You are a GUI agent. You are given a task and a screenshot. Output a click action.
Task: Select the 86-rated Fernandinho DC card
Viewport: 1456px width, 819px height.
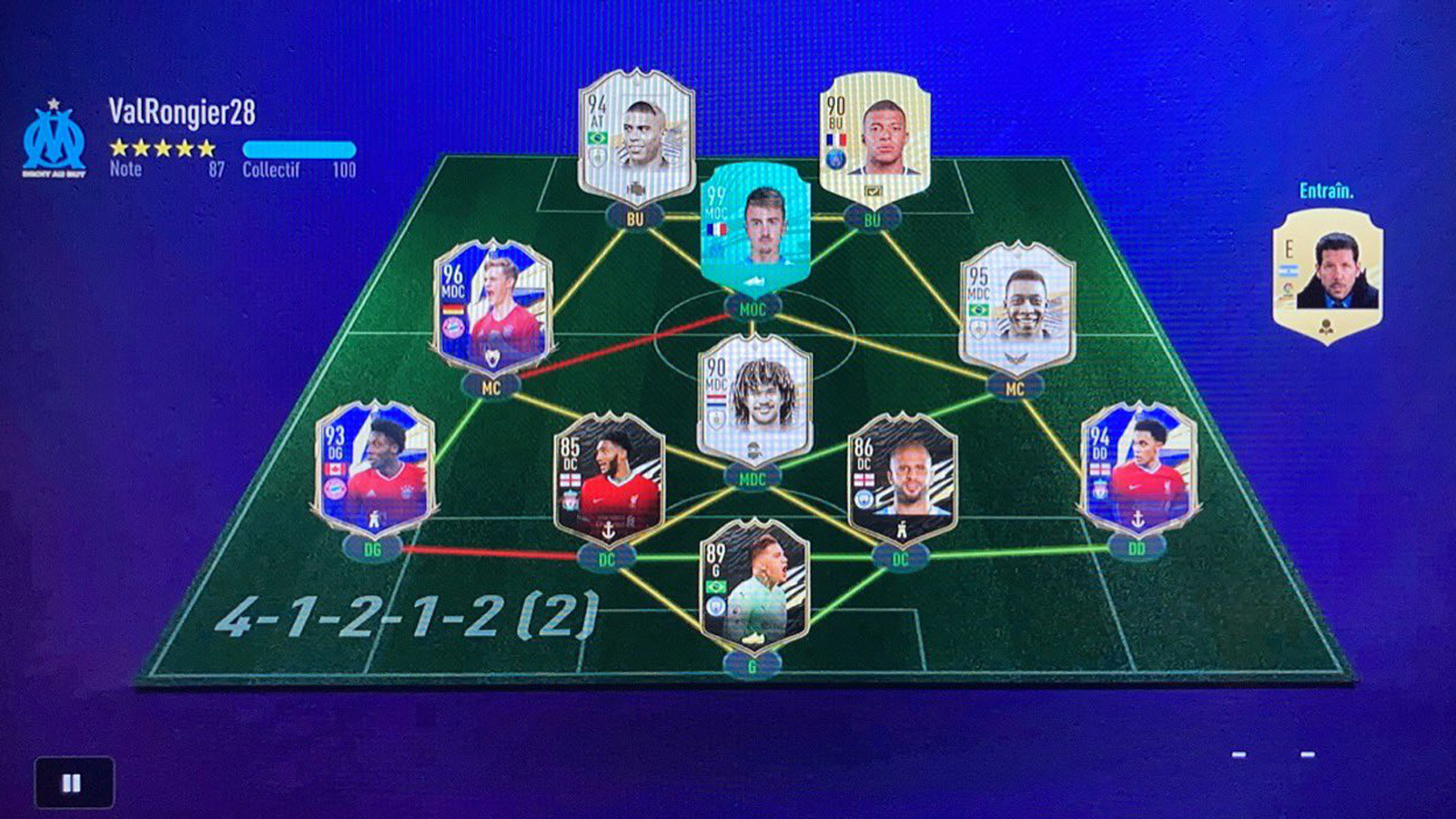[901, 478]
